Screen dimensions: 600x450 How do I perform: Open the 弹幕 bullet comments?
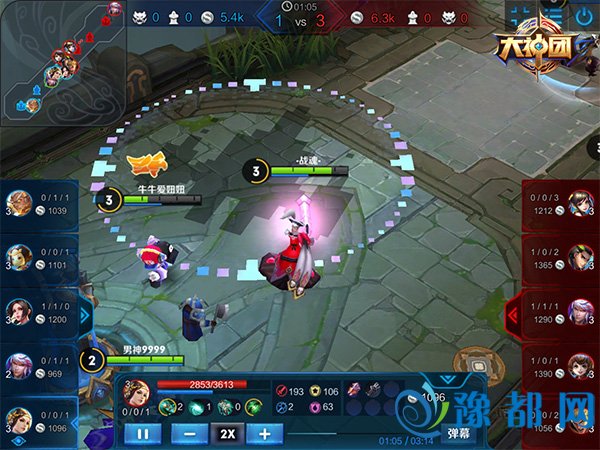(458, 433)
